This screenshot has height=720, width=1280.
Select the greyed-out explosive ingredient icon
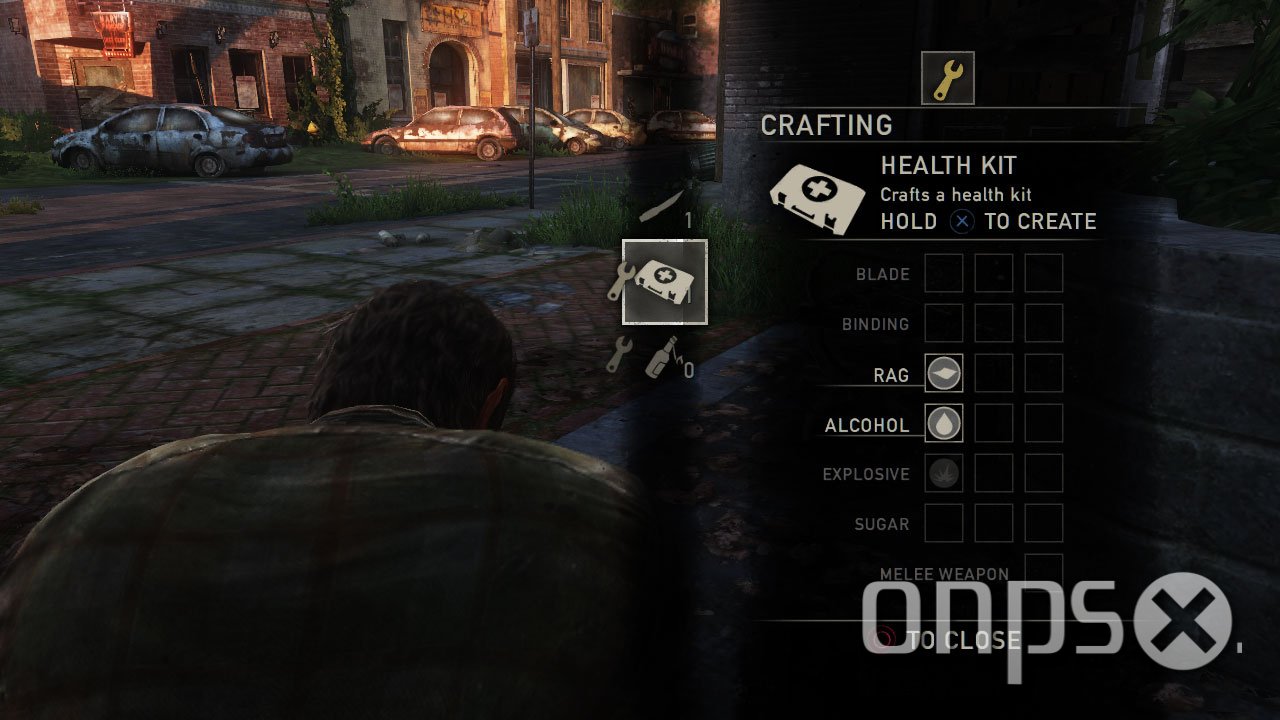[944, 473]
